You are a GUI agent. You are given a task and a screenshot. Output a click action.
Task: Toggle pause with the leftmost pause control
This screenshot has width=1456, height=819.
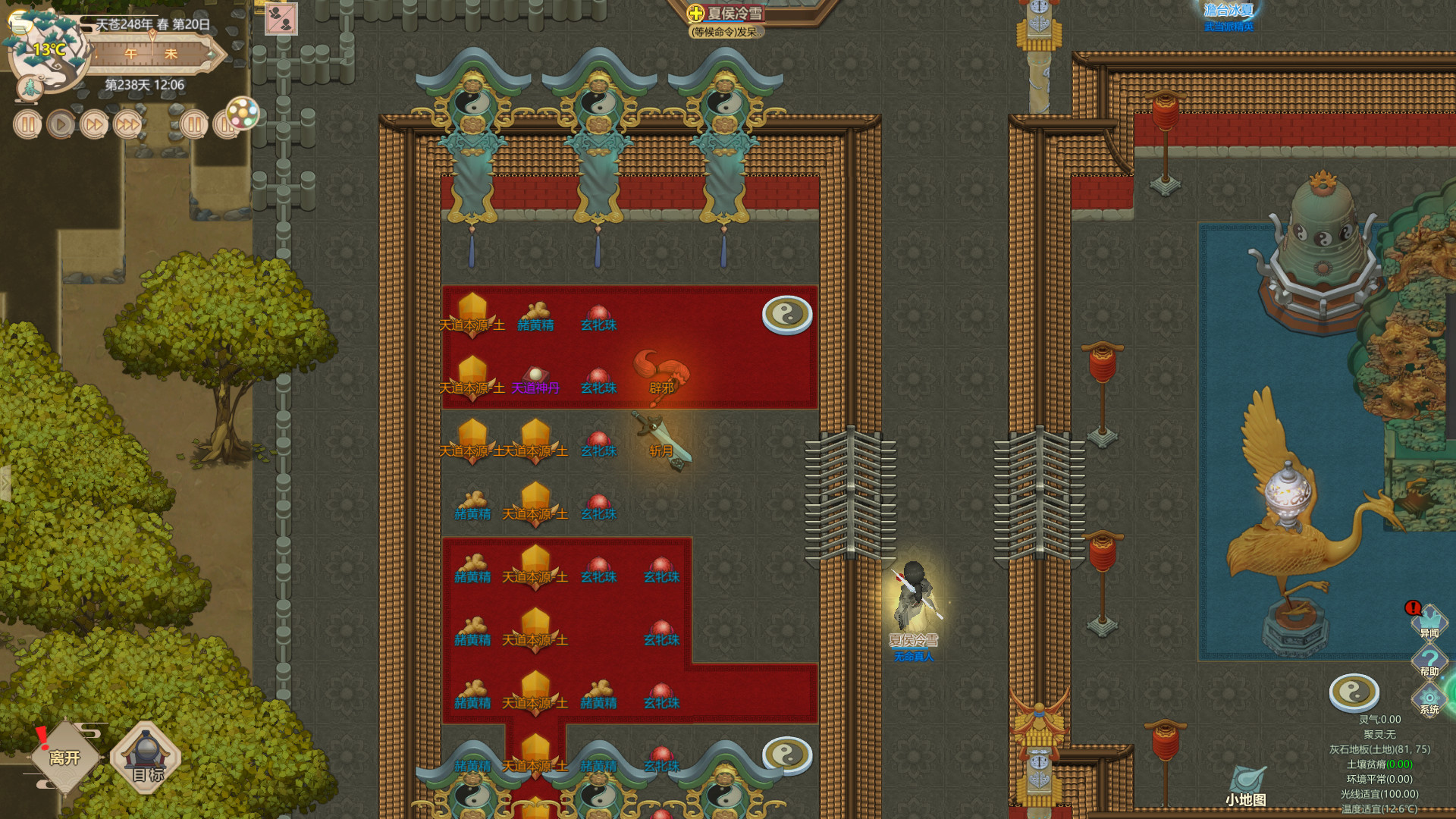[x=28, y=125]
